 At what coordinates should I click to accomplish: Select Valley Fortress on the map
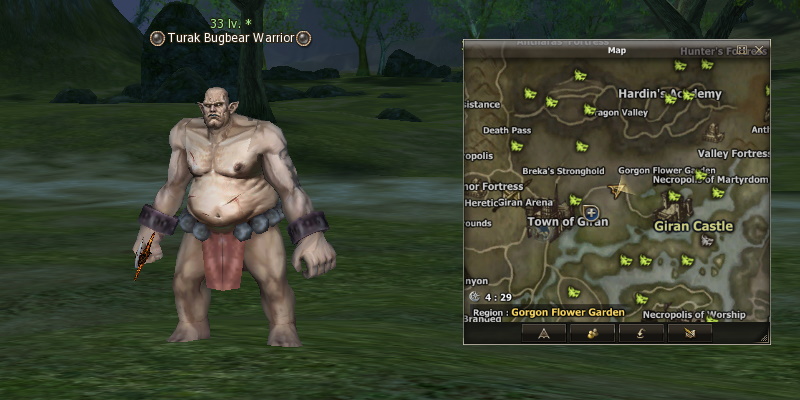(x=732, y=154)
